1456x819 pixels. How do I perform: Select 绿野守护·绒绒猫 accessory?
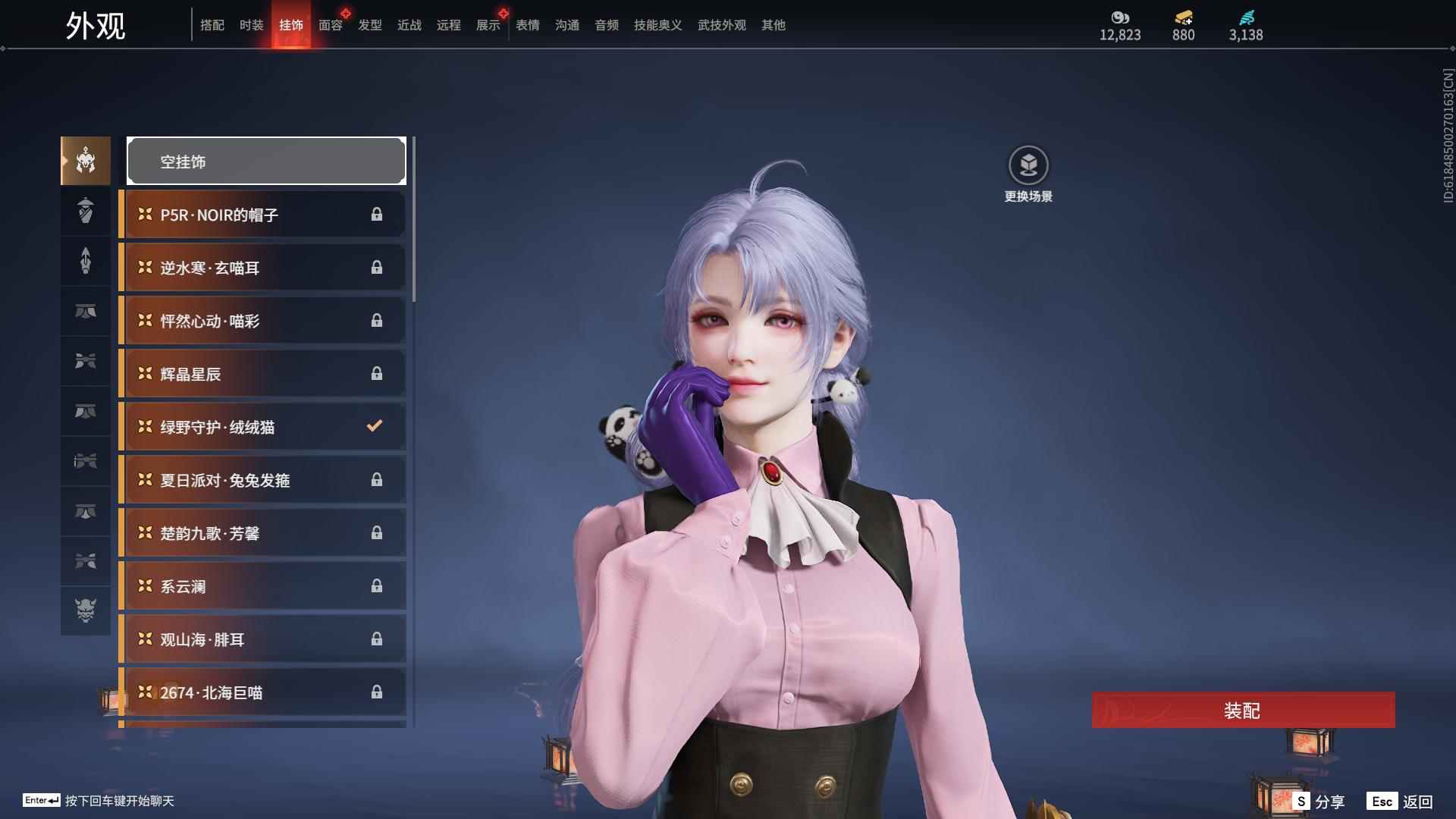[262, 427]
